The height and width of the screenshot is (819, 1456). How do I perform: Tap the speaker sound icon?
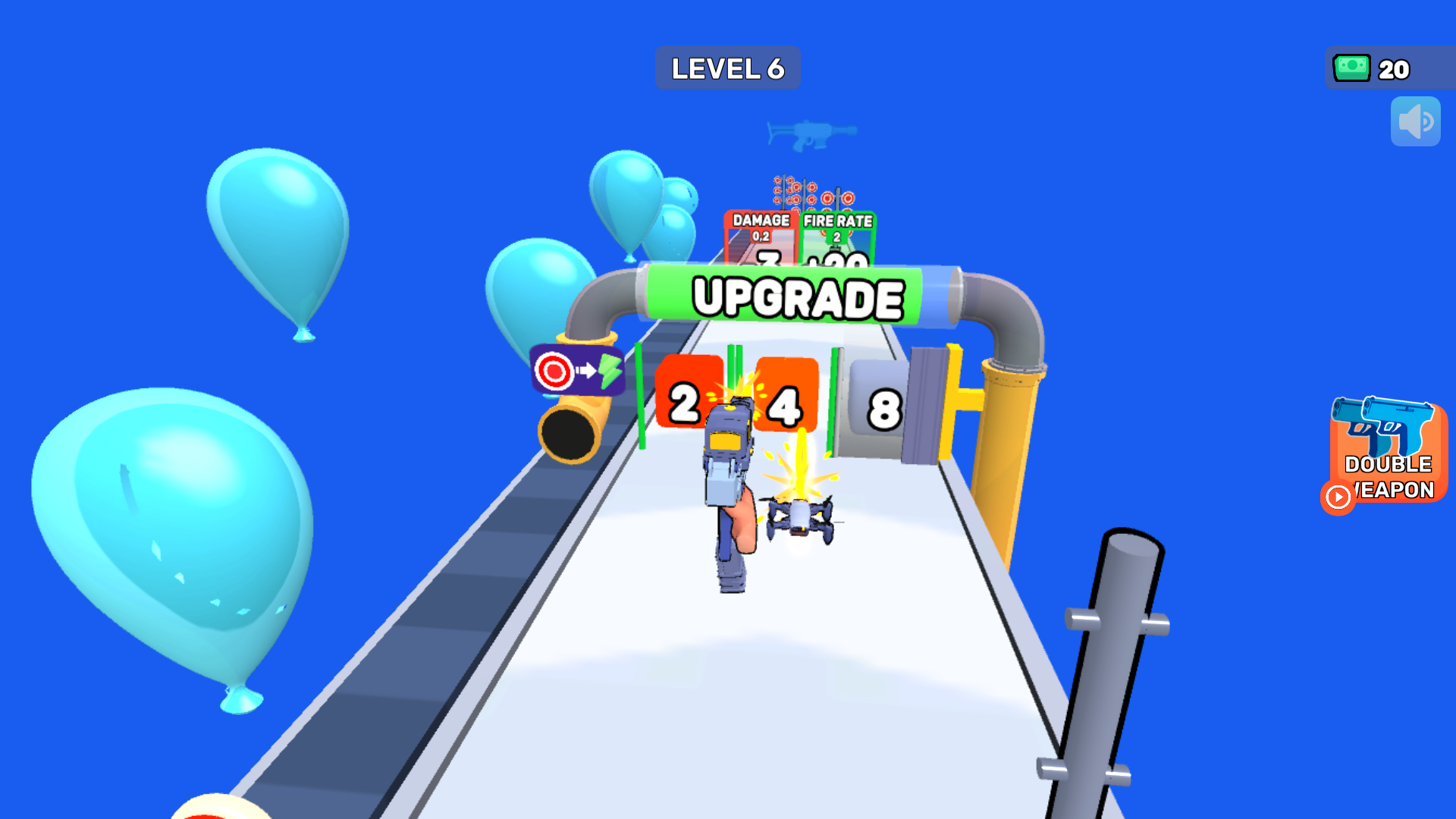coord(1415,121)
